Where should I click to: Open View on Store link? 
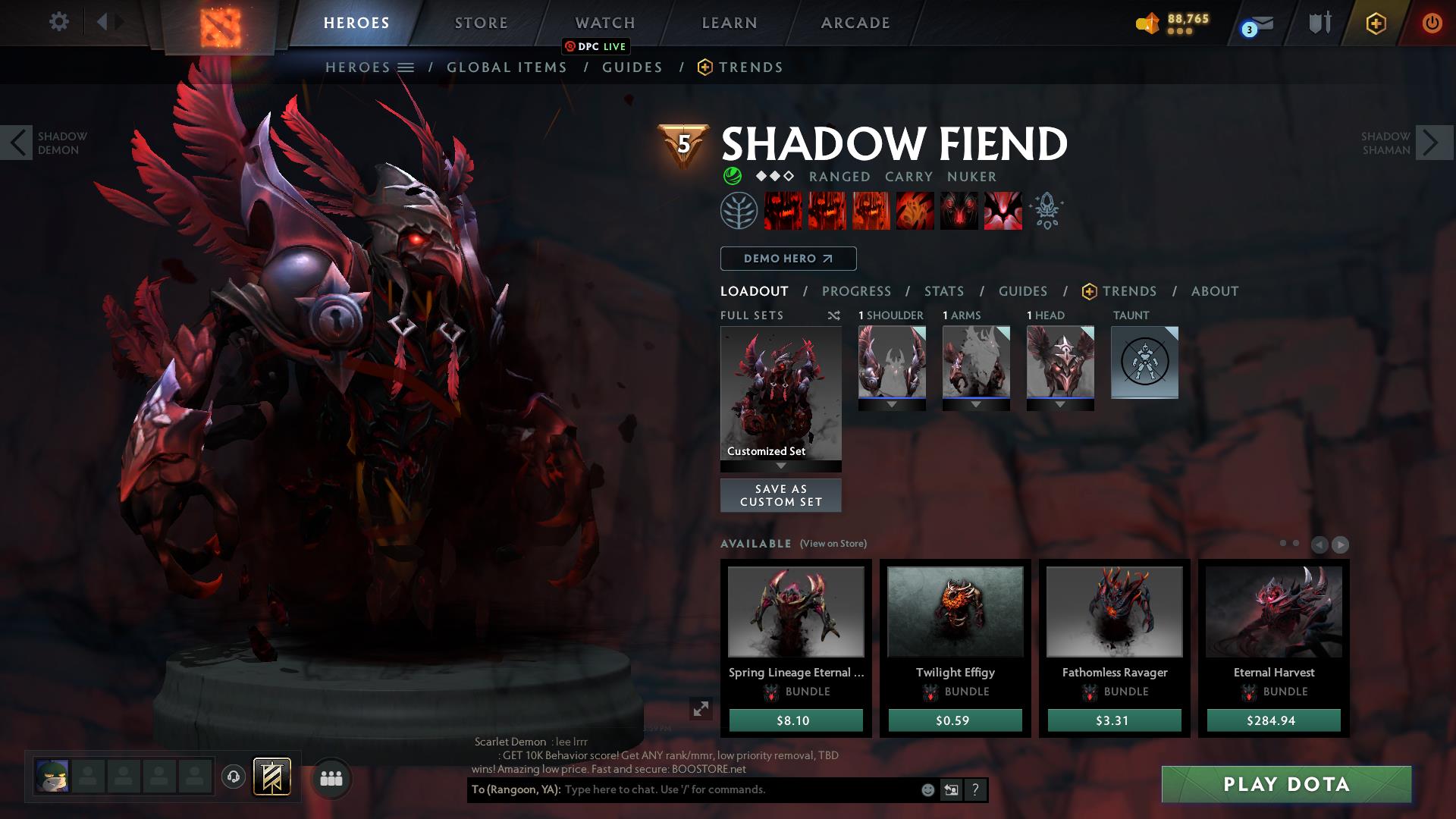tap(832, 544)
